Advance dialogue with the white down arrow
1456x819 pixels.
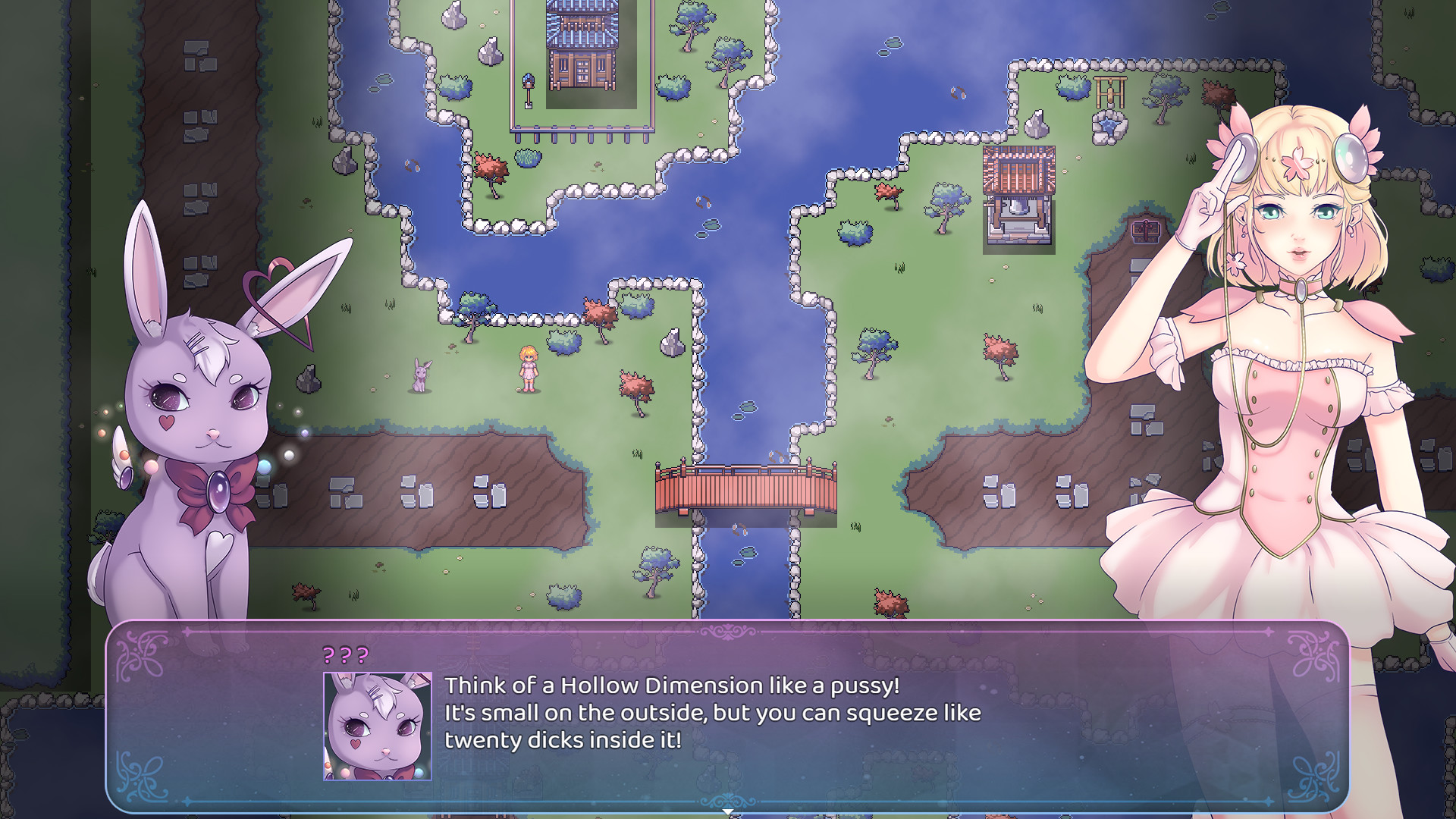click(x=729, y=811)
